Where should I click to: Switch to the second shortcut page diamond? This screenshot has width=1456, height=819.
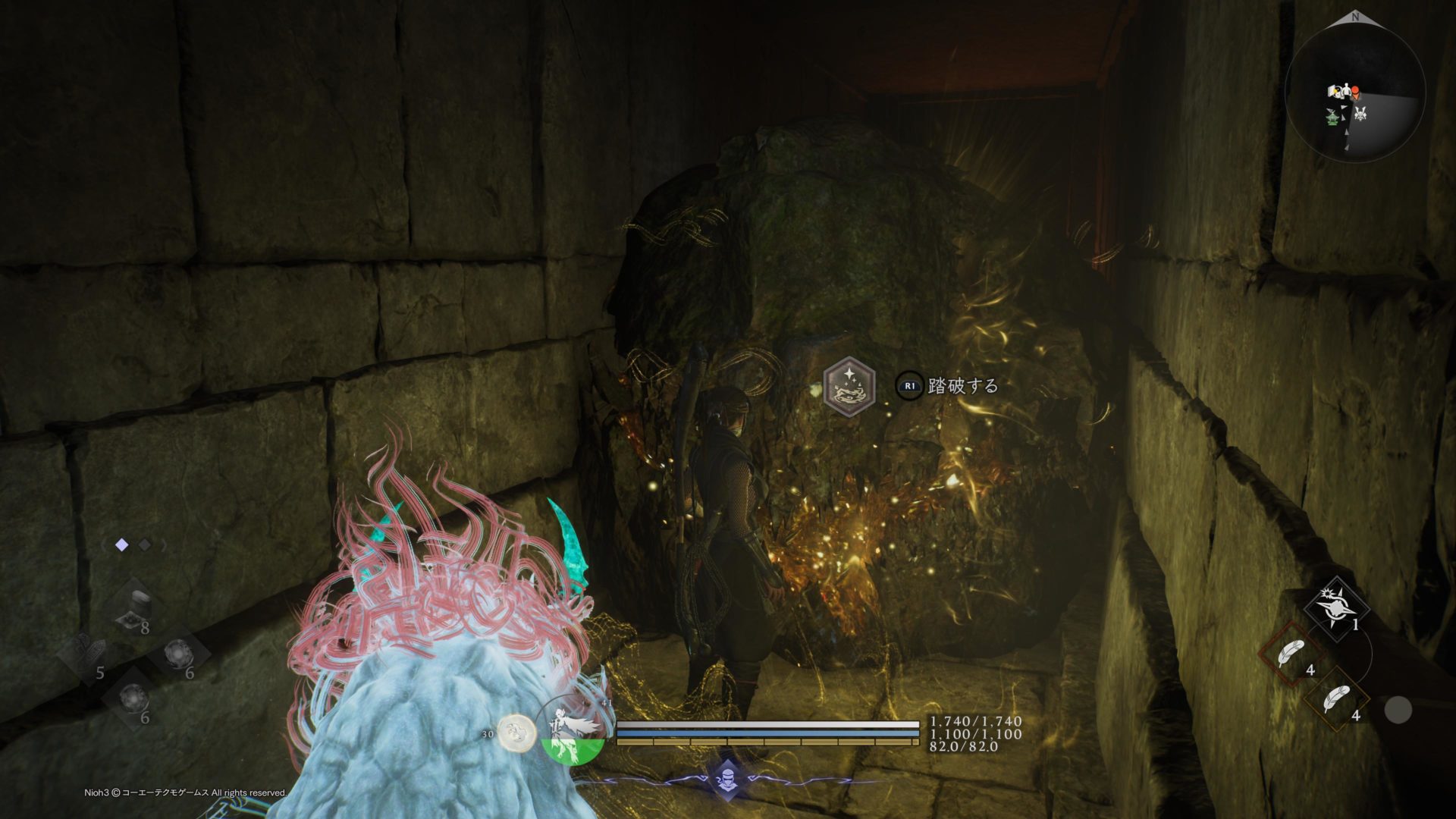click(145, 544)
